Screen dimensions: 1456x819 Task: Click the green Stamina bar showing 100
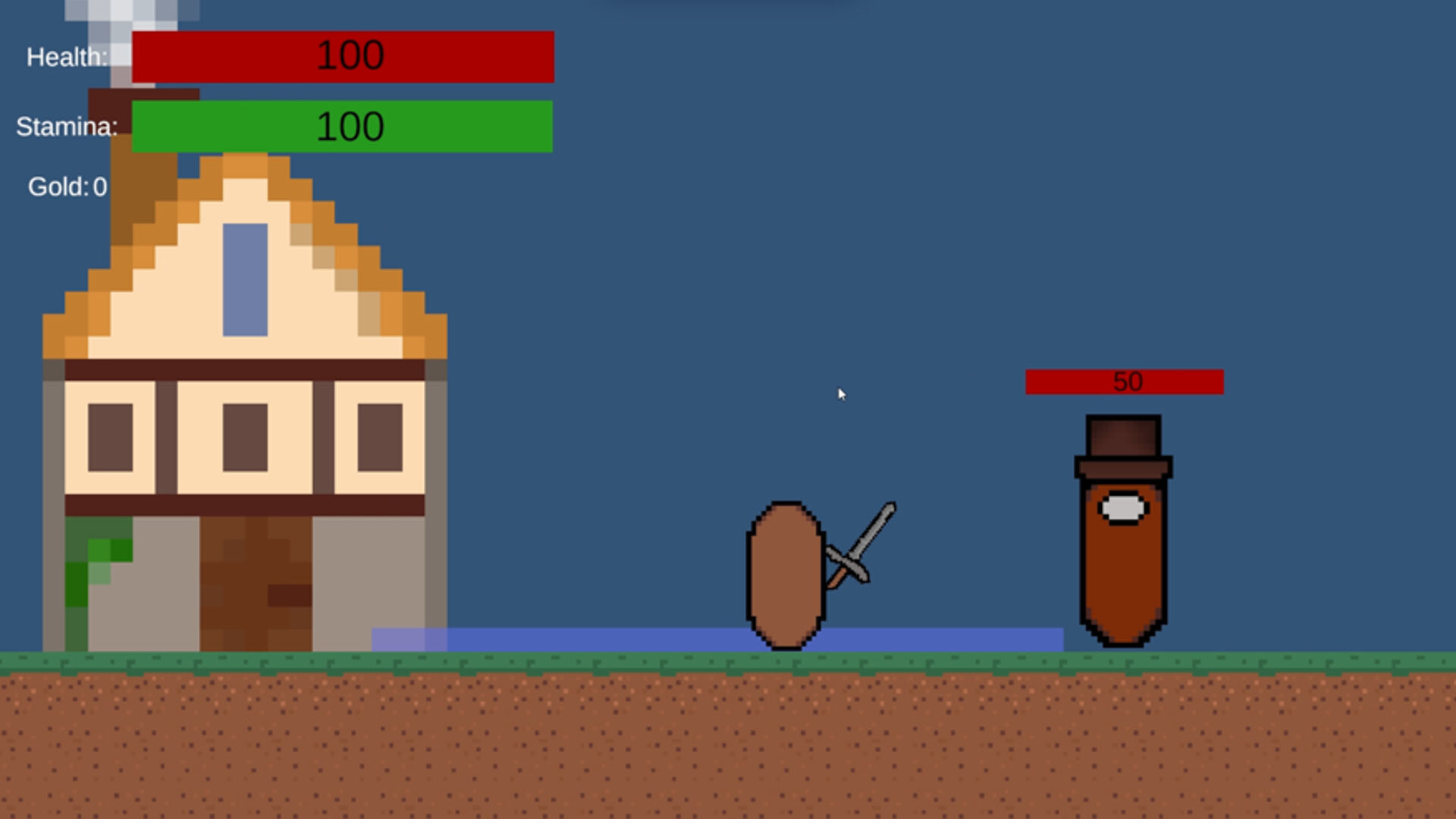coord(345,126)
